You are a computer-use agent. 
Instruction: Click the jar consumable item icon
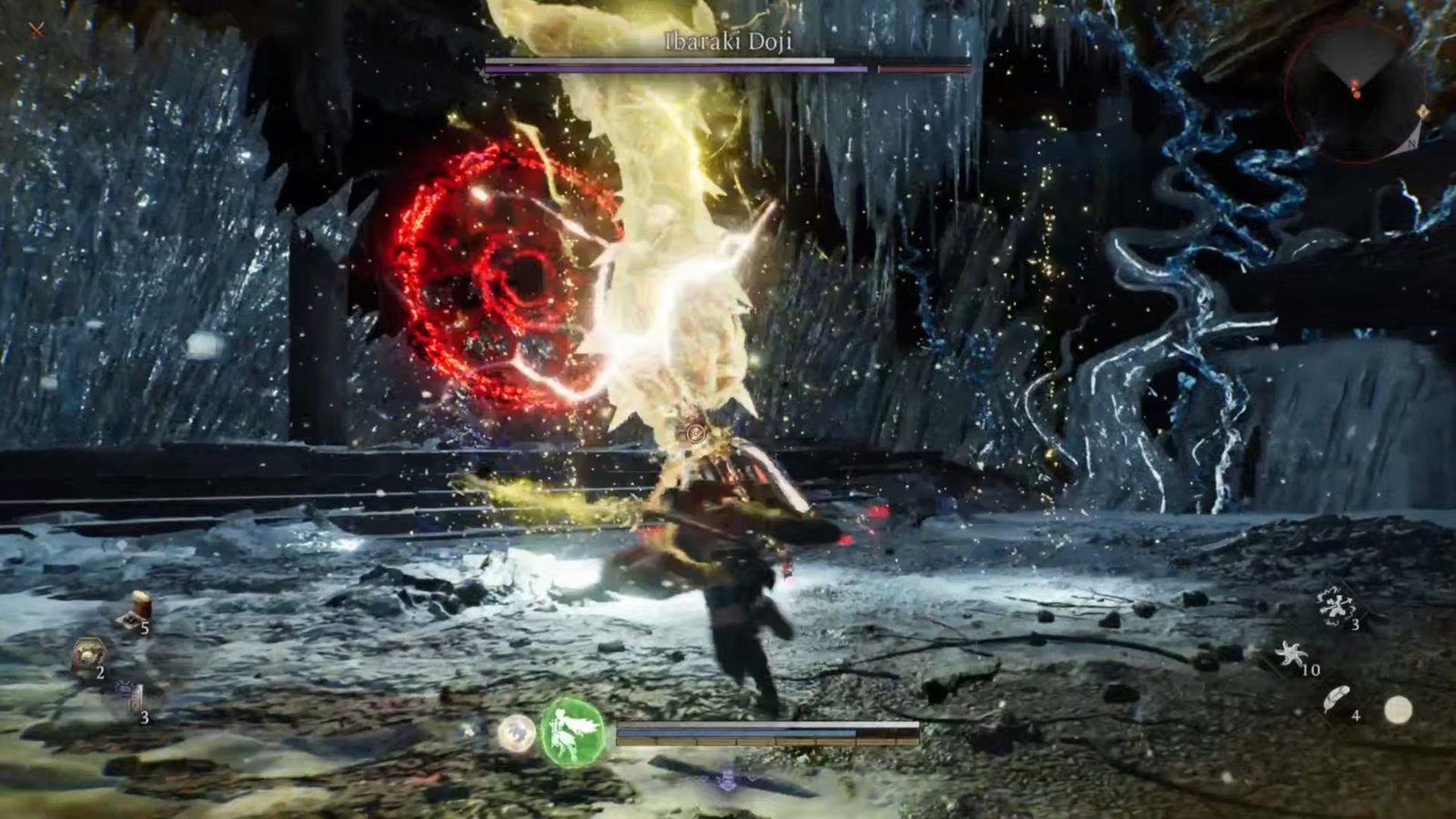point(141,605)
